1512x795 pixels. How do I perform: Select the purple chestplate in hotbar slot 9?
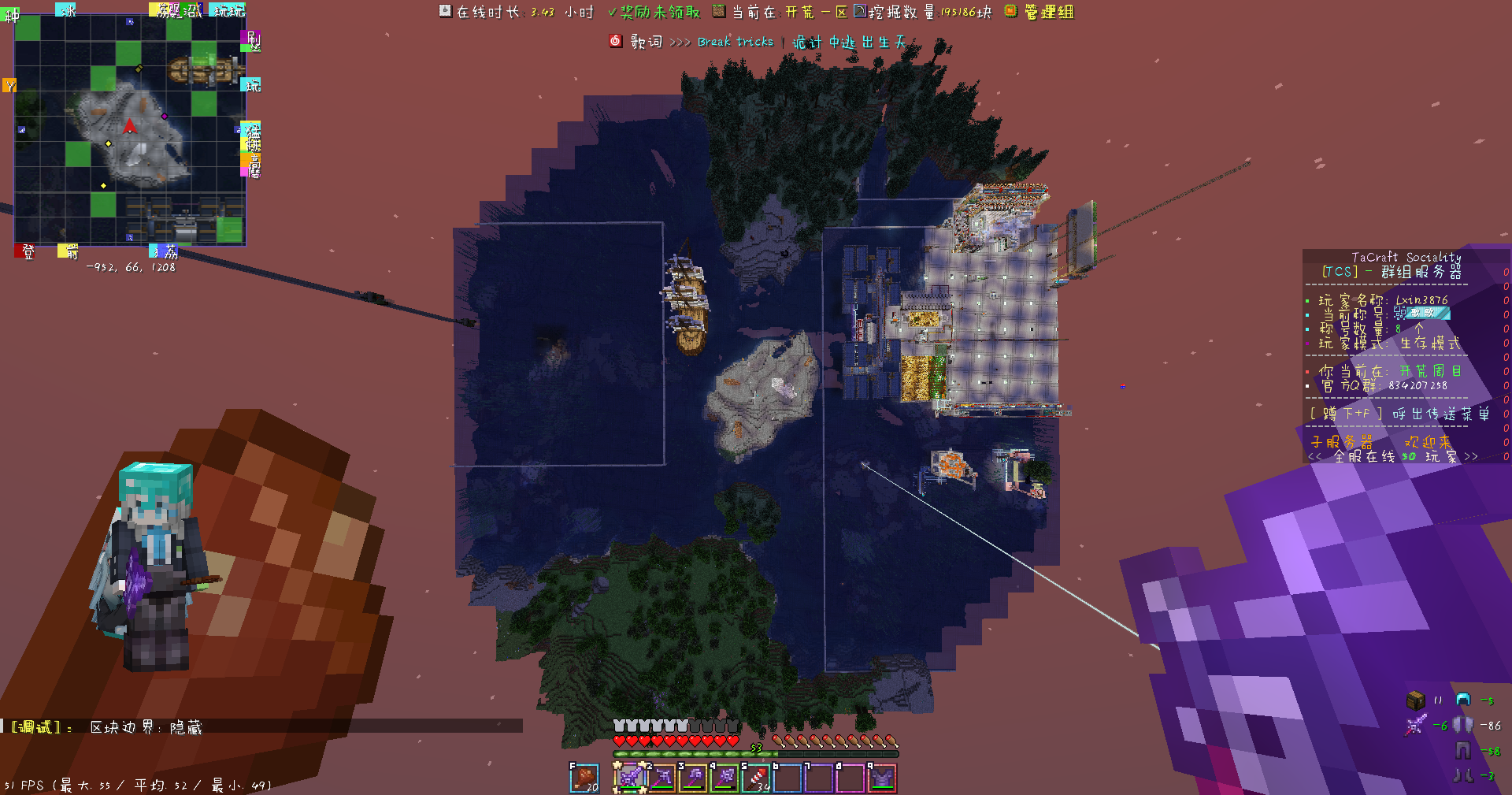(882, 778)
